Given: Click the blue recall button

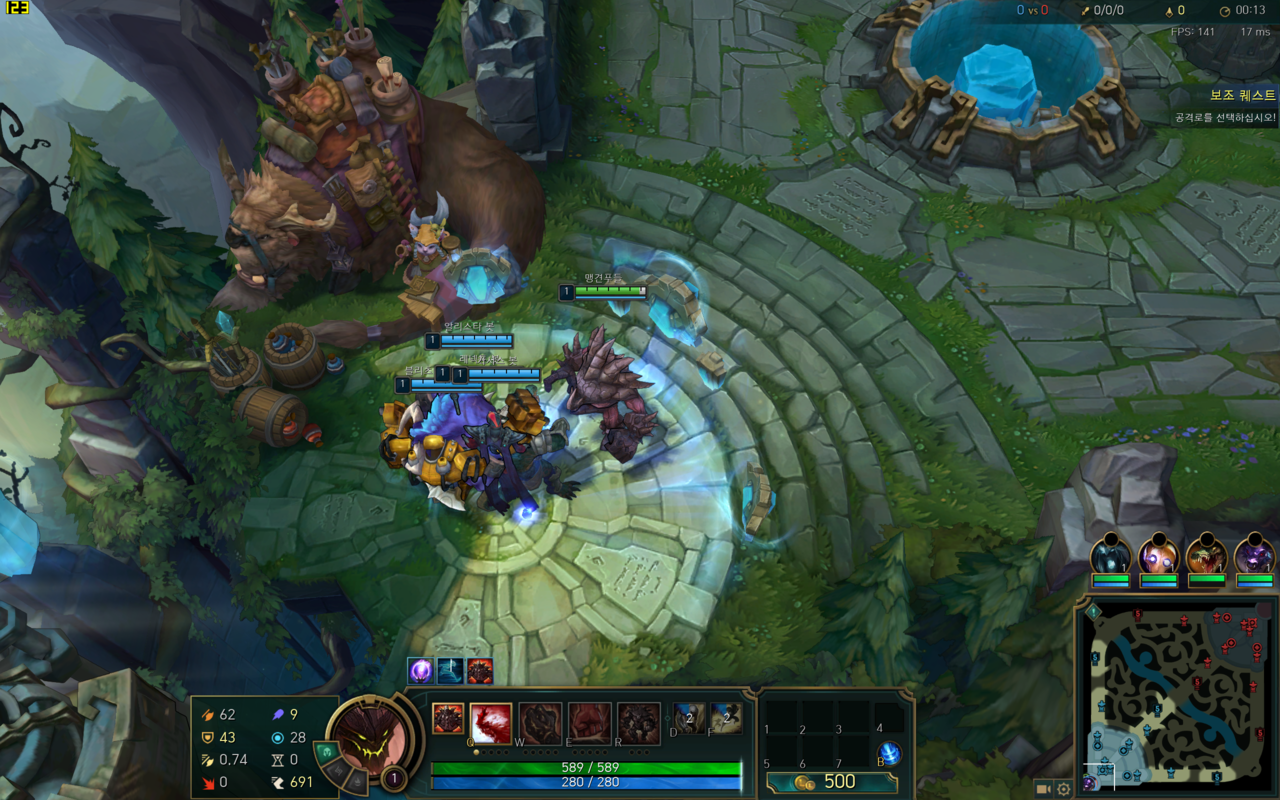Looking at the screenshot, I should point(888,754).
